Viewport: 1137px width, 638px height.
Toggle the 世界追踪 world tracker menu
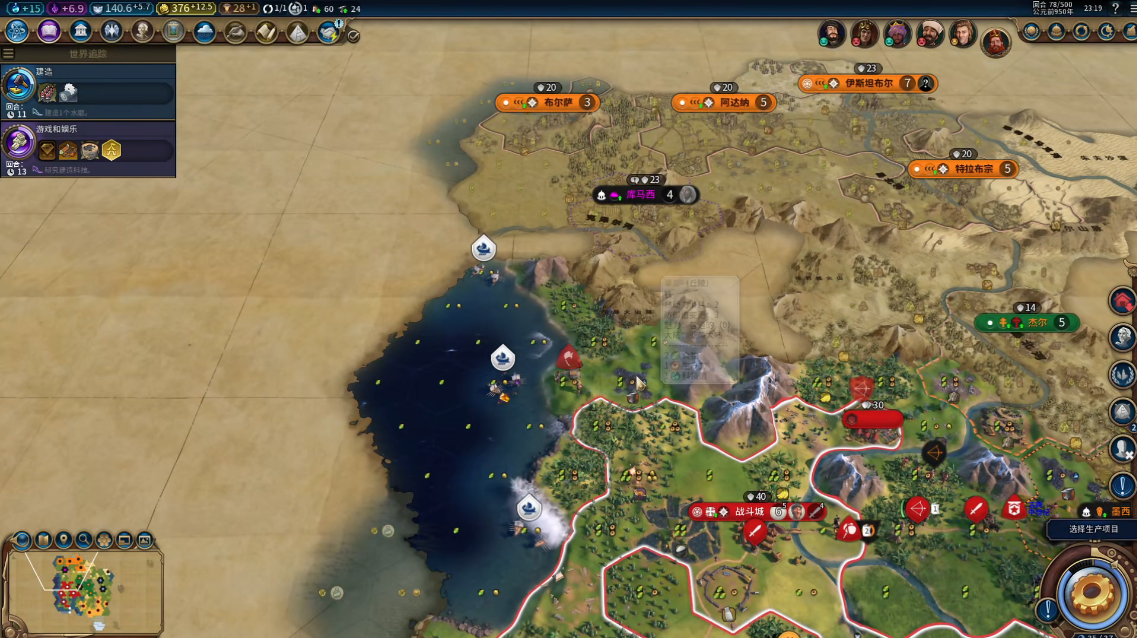[9, 54]
